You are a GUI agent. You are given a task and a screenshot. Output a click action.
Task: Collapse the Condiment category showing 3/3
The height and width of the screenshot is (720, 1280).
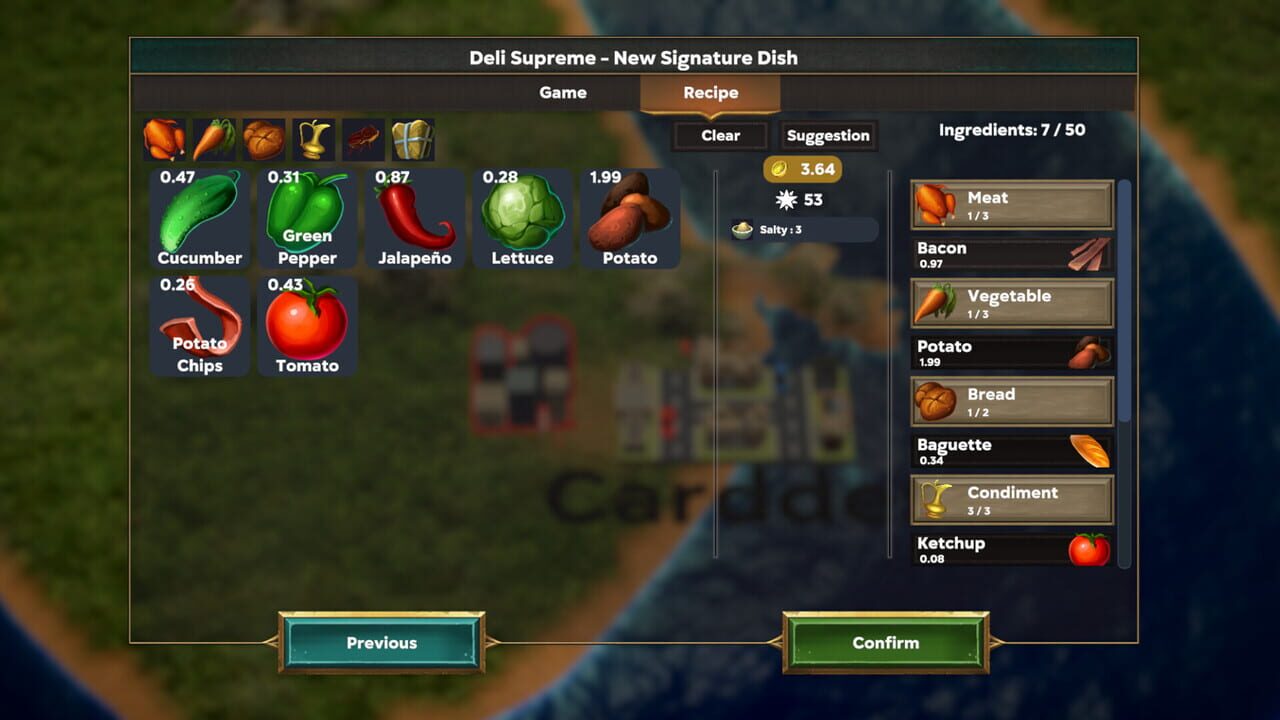click(x=1011, y=498)
